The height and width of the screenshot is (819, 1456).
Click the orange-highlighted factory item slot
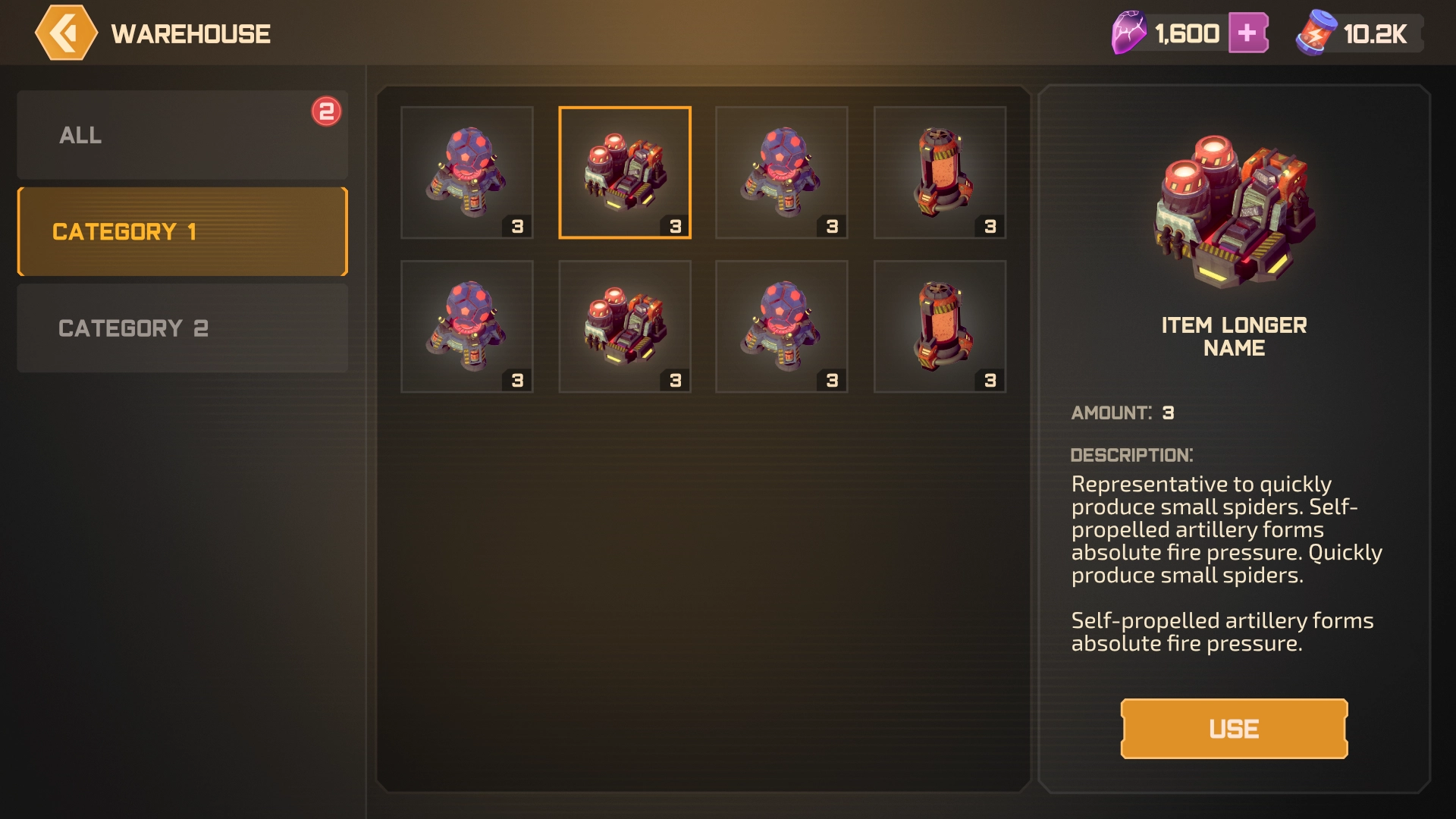tap(624, 173)
